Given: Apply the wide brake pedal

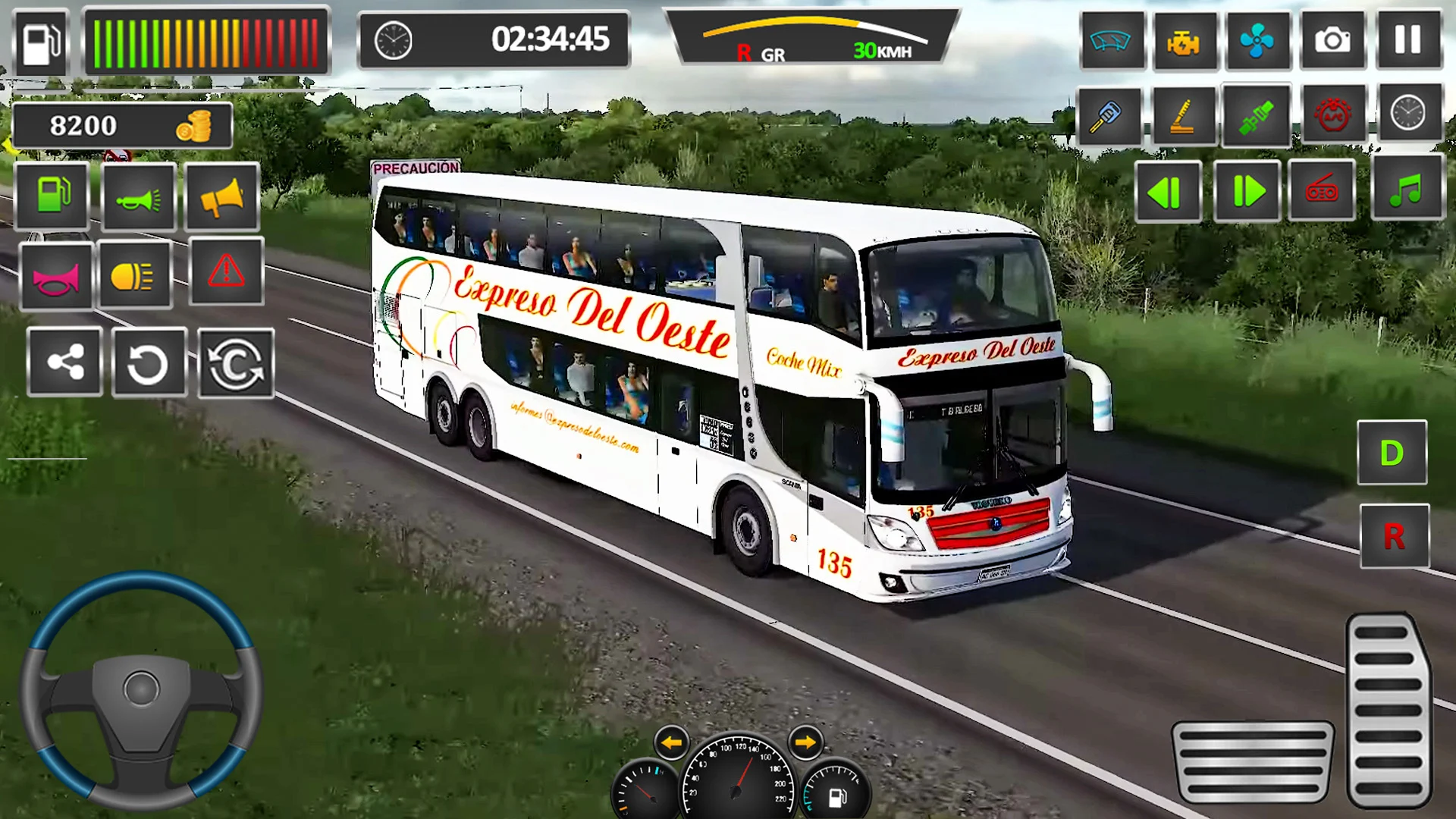Looking at the screenshot, I should [1252, 761].
